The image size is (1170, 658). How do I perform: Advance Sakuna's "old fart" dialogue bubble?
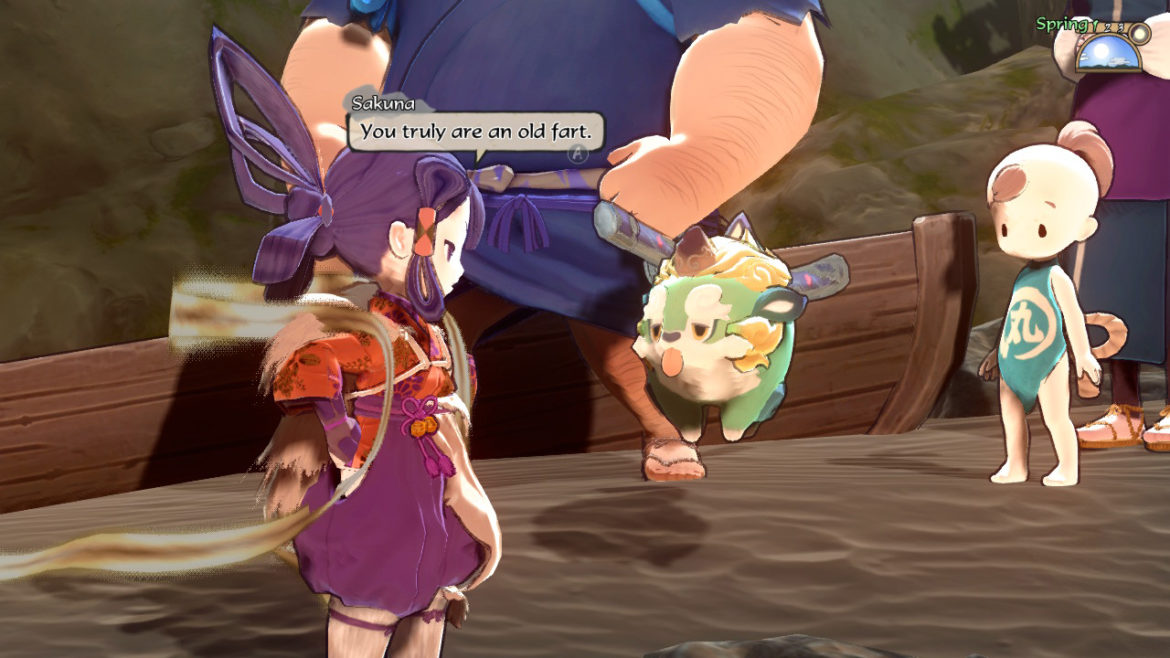(x=576, y=153)
